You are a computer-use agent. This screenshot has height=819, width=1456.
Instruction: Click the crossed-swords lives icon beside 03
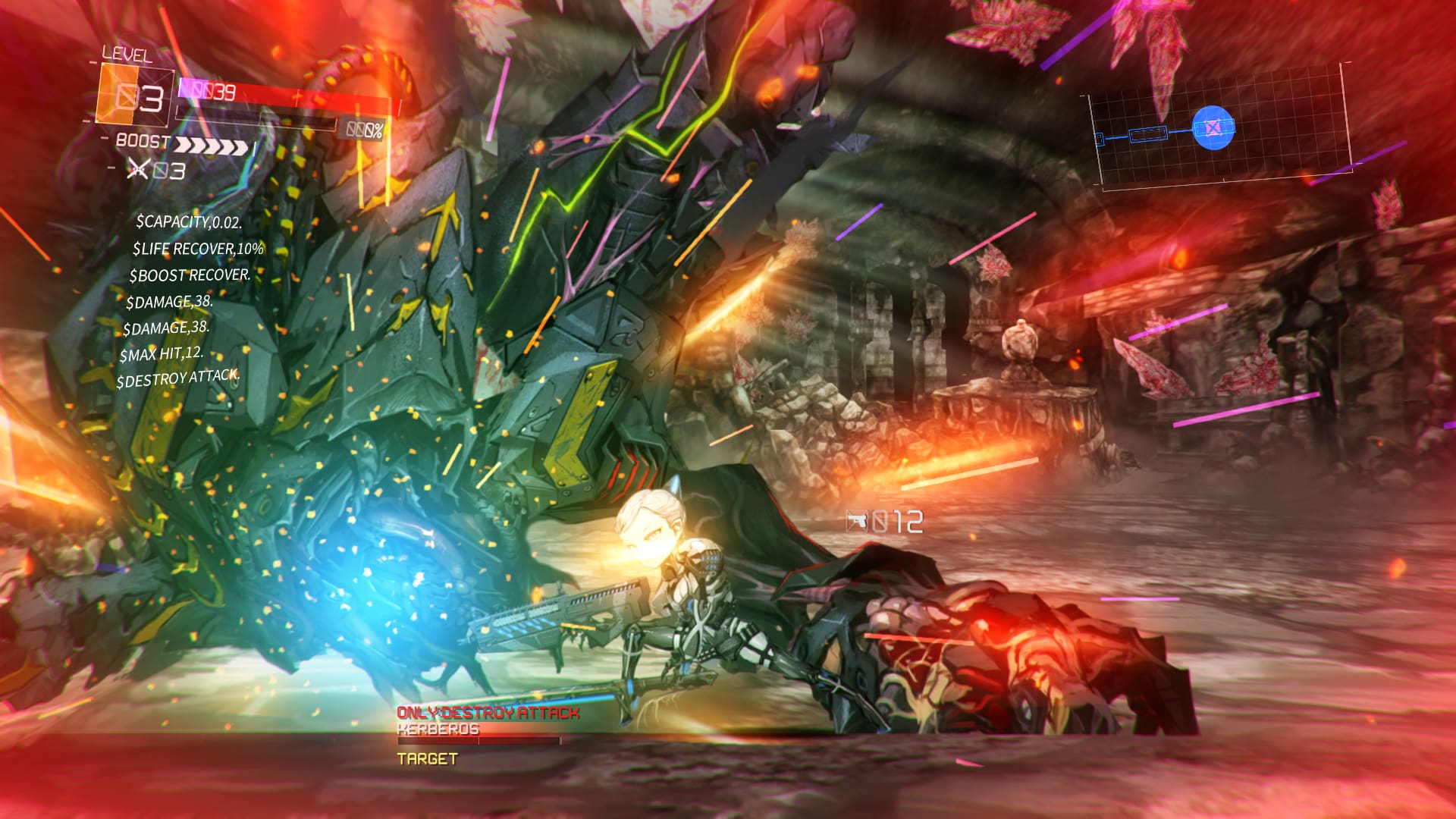(x=139, y=170)
